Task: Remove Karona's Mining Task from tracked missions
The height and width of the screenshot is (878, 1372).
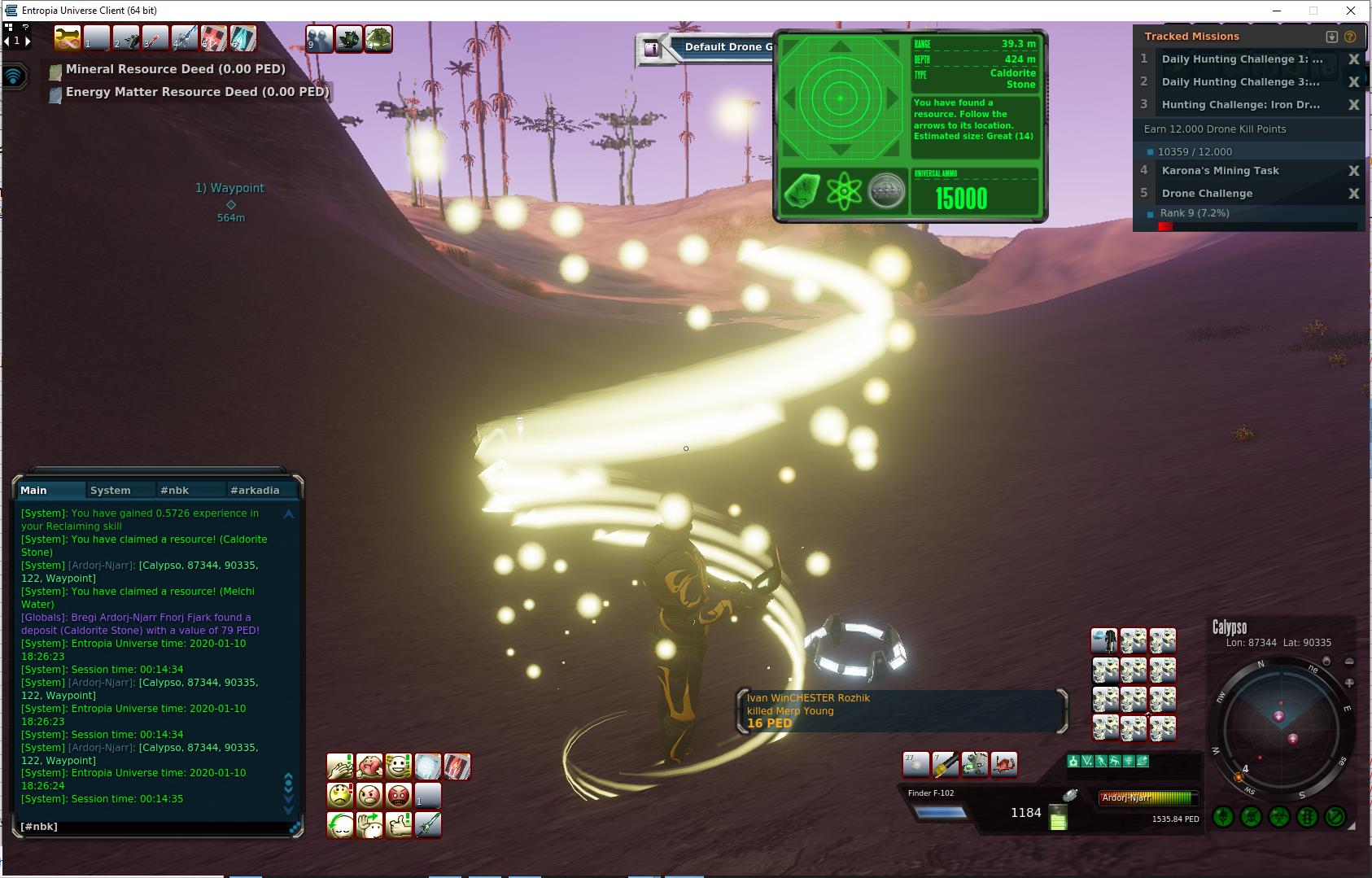Action: (1353, 171)
